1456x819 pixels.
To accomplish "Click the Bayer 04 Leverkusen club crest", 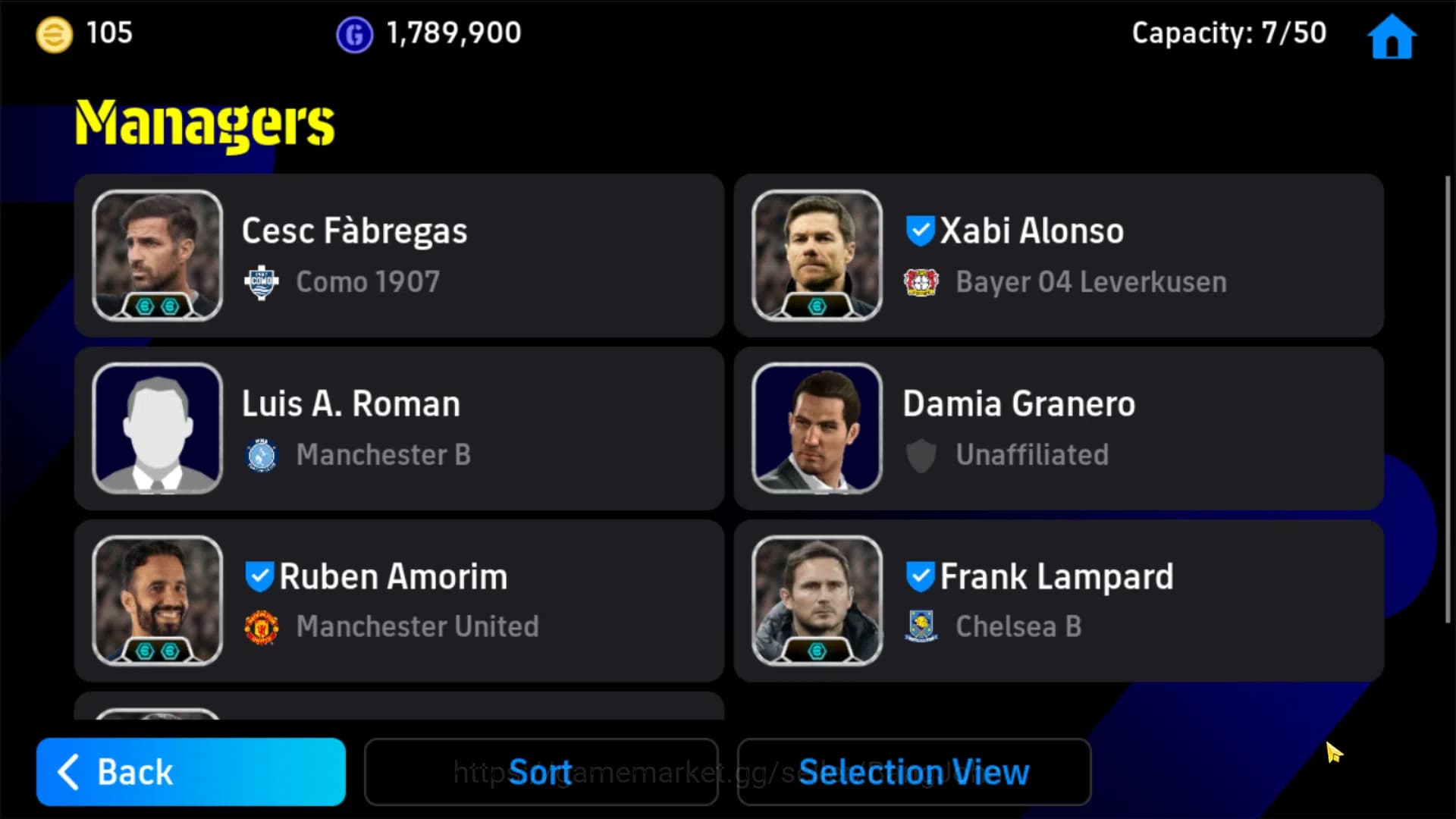I will 922,281.
